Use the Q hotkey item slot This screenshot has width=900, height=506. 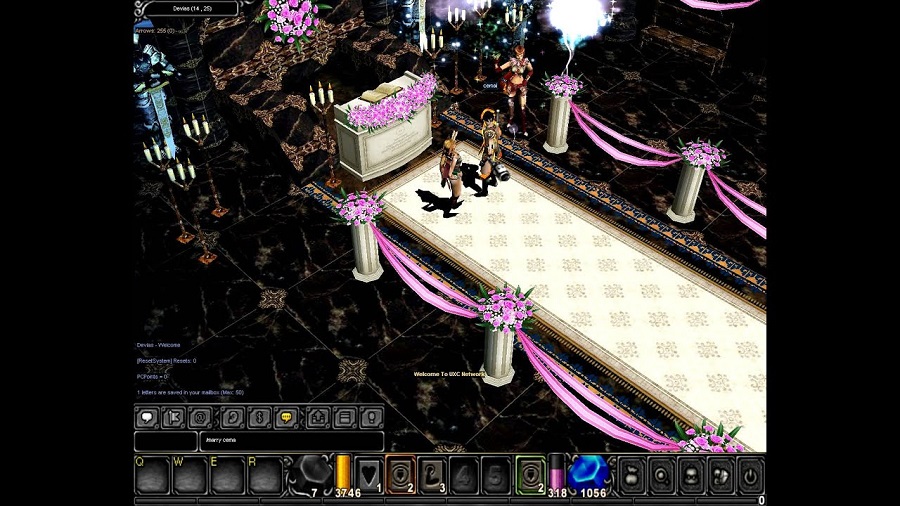pyautogui.click(x=152, y=476)
